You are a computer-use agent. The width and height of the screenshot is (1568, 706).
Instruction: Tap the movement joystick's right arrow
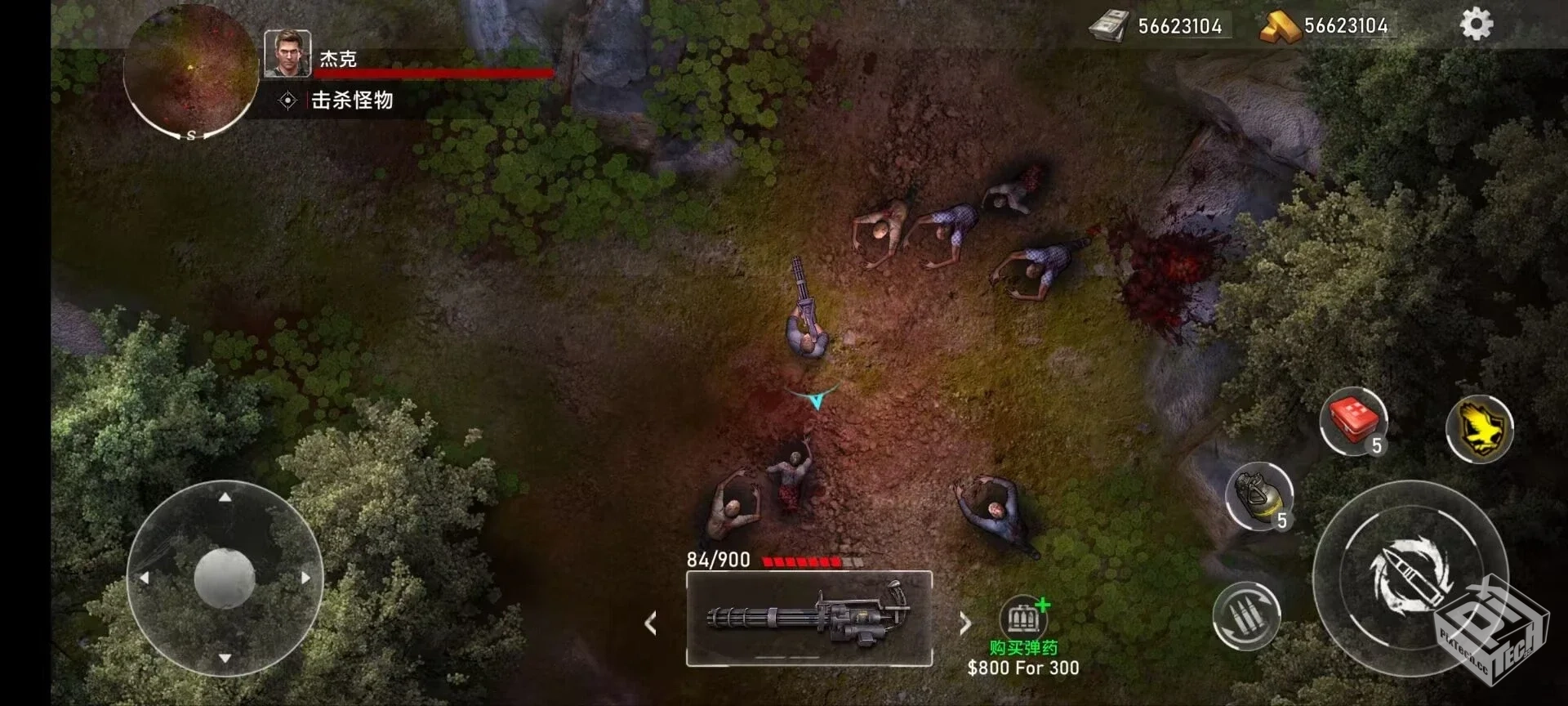tap(306, 578)
